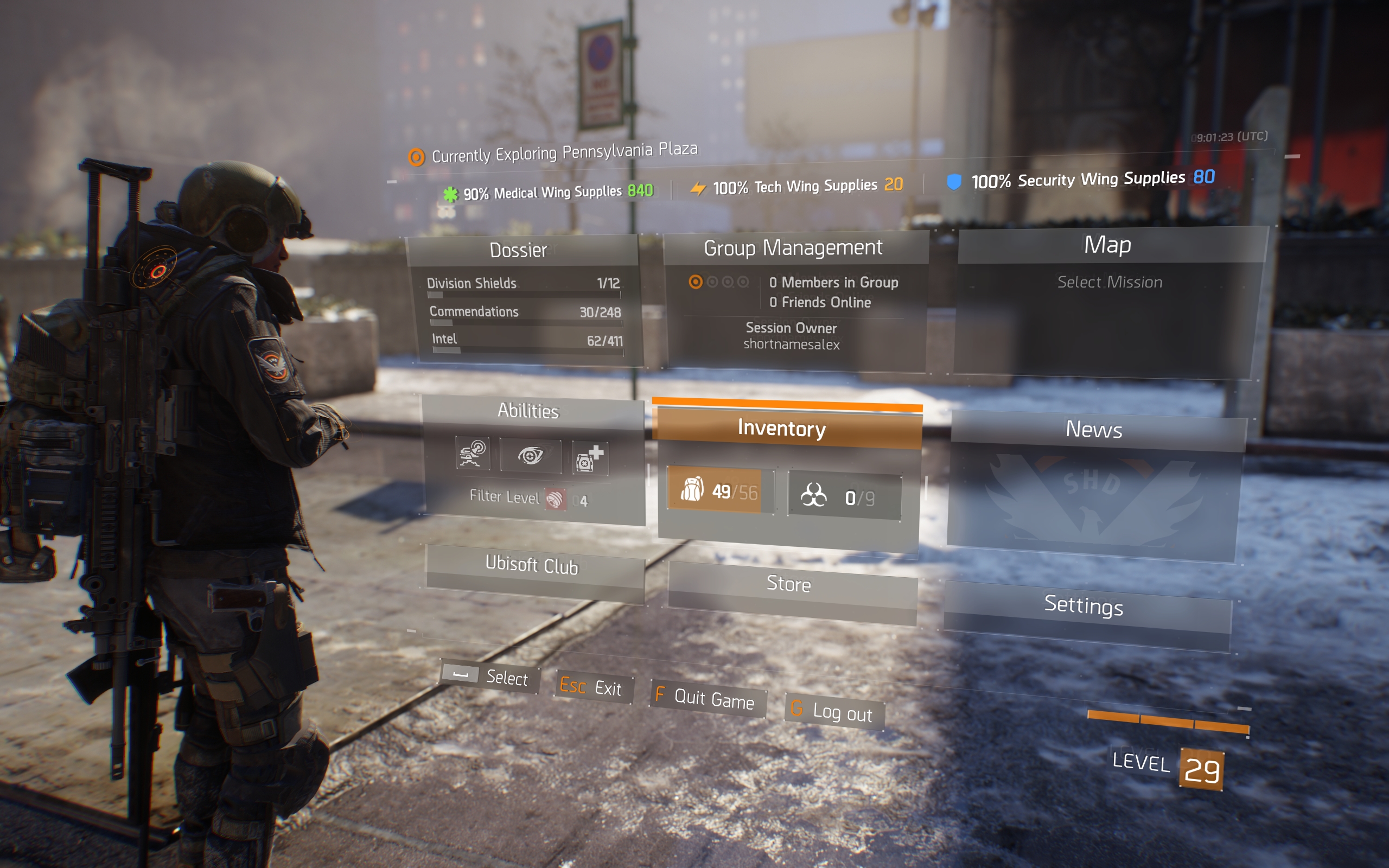Open the Store
Image resolution: width=1389 pixels, height=868 pixels.
(x=788, y=584)
